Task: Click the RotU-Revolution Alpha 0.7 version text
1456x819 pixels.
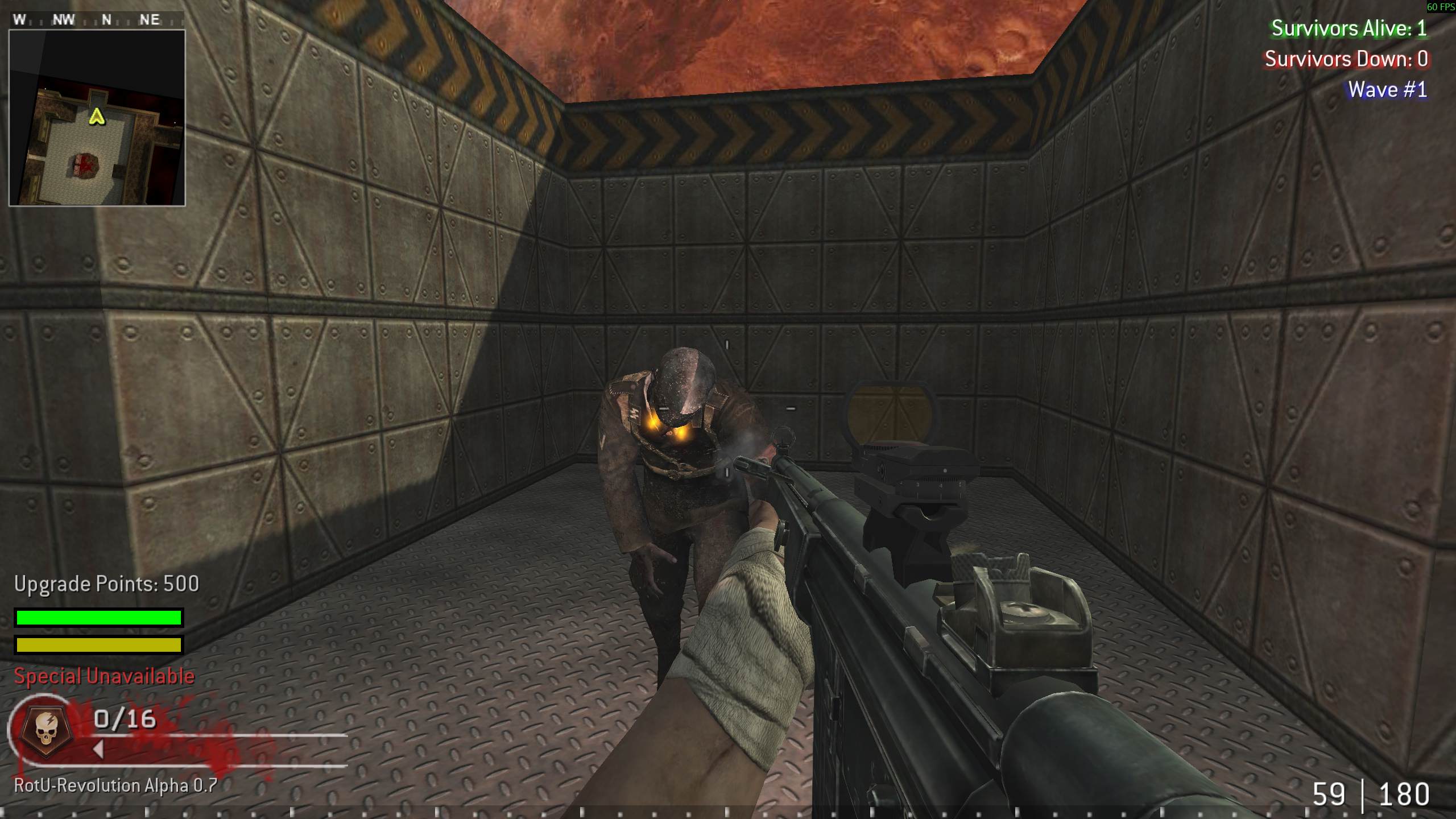Action: click(115, 787)
